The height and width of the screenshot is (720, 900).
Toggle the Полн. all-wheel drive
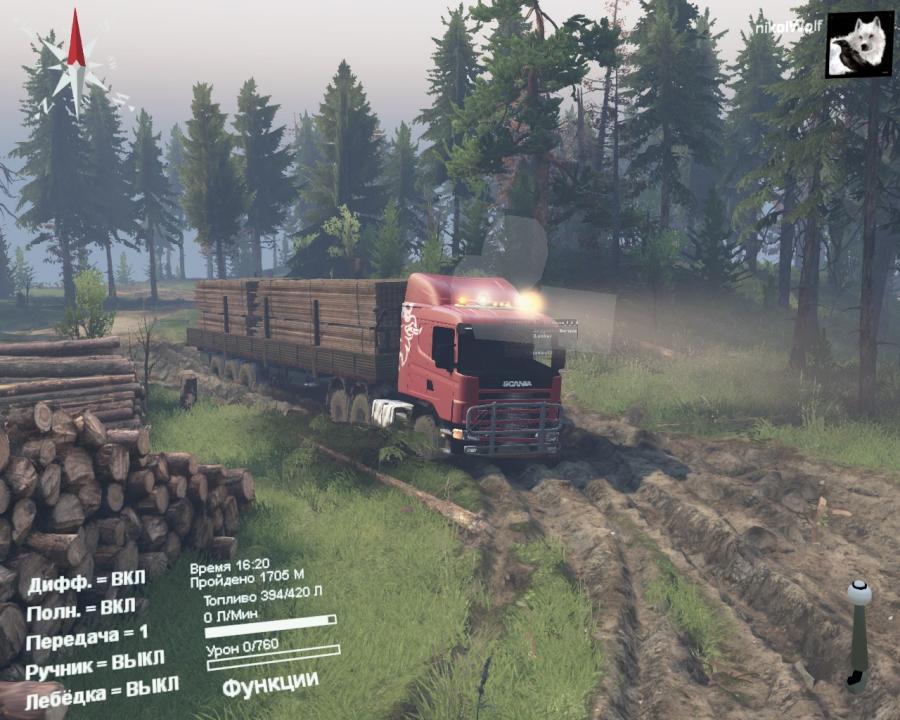click(x=81, y=609)
